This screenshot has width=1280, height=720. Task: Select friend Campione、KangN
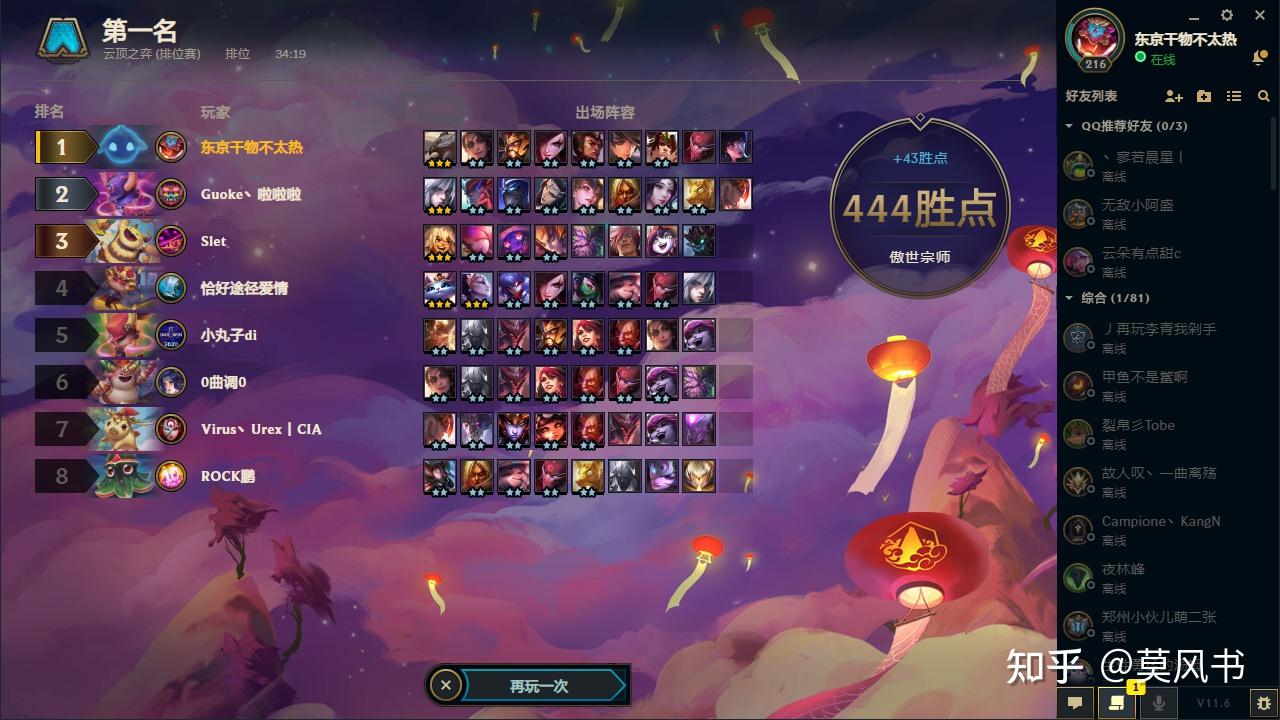tap(1160, 521)
